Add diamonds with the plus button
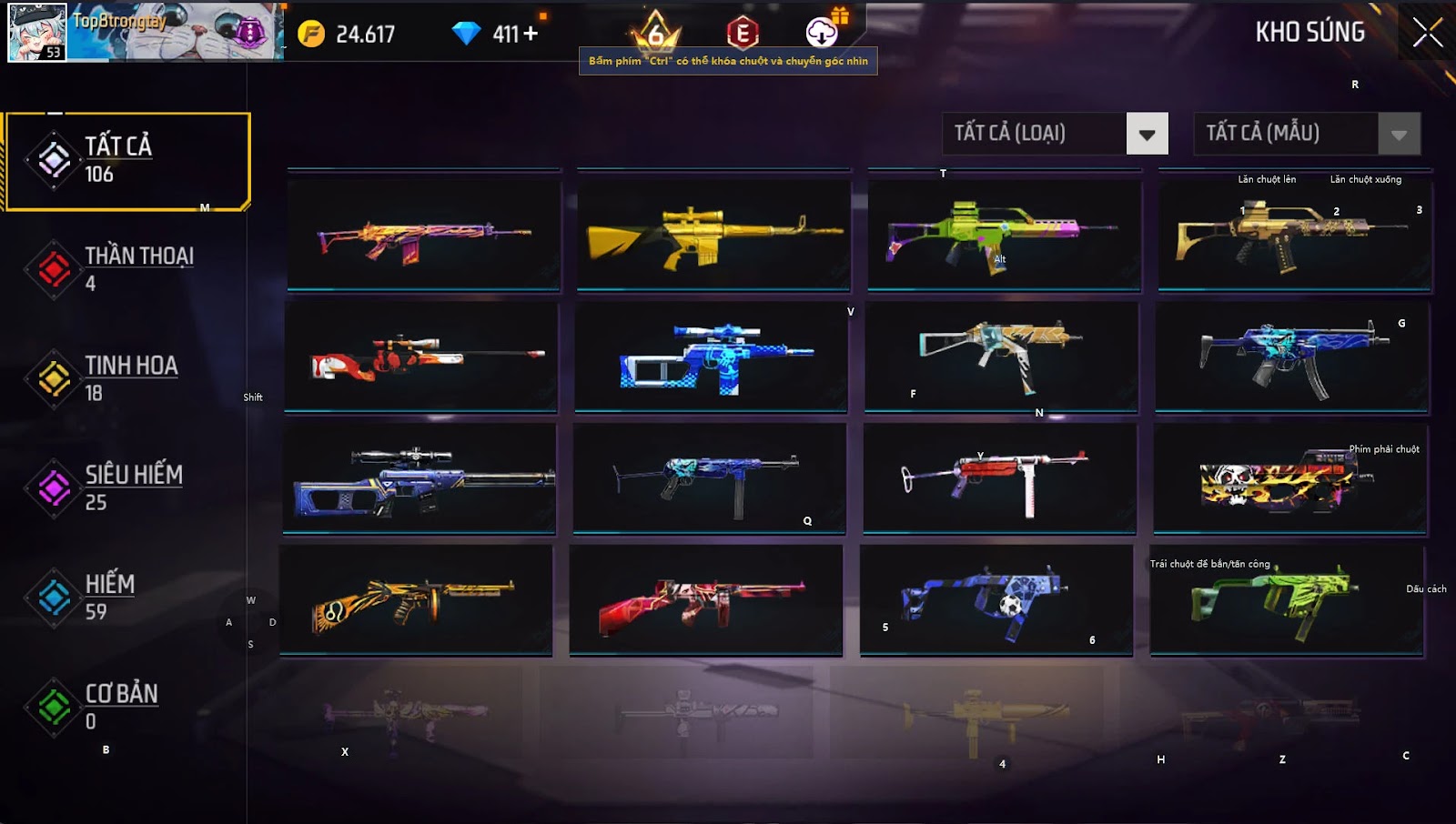This screenshot has height=824, width=1456. tap(530, 34)
